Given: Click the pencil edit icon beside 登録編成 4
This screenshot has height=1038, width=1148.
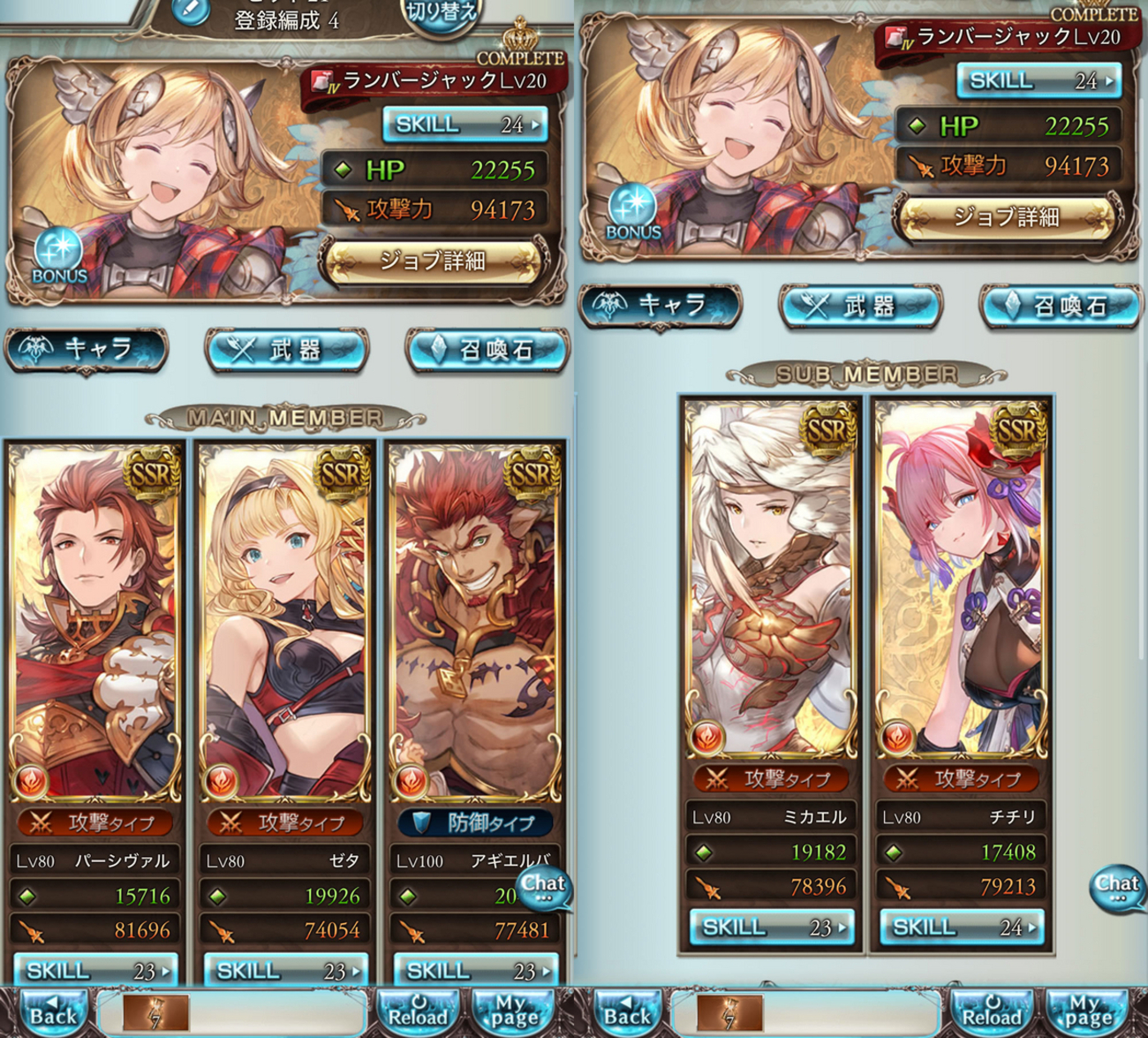Looking at the screenshot, I should click(x=190, y=11).
